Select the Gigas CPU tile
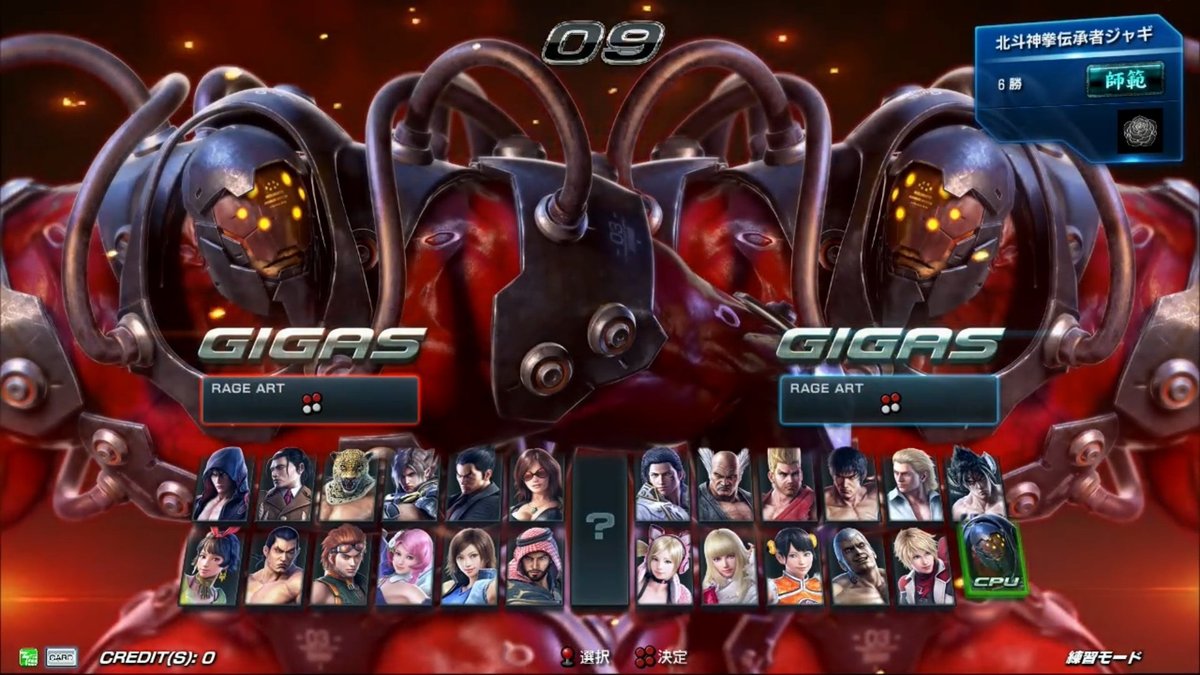The height and width of the screenshot is (675, 1200). pos(994,558)
